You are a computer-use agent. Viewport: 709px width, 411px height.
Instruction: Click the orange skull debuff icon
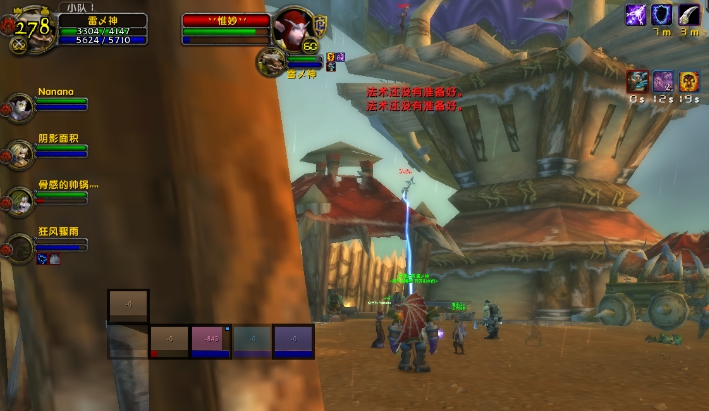(689, 81)
